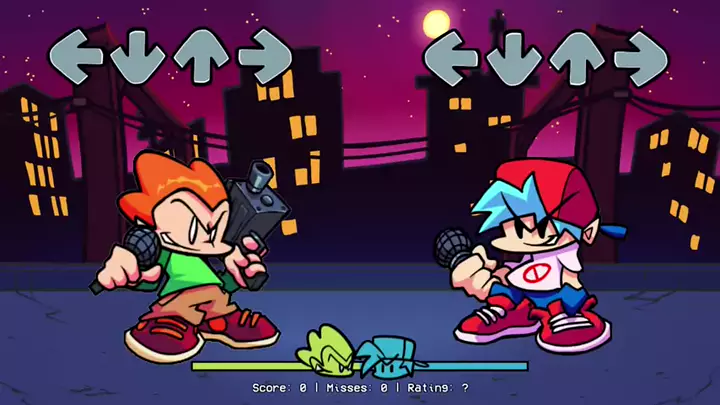
Task: Hit the left arrow receptor above Pico
Action: tap(76, 54)
